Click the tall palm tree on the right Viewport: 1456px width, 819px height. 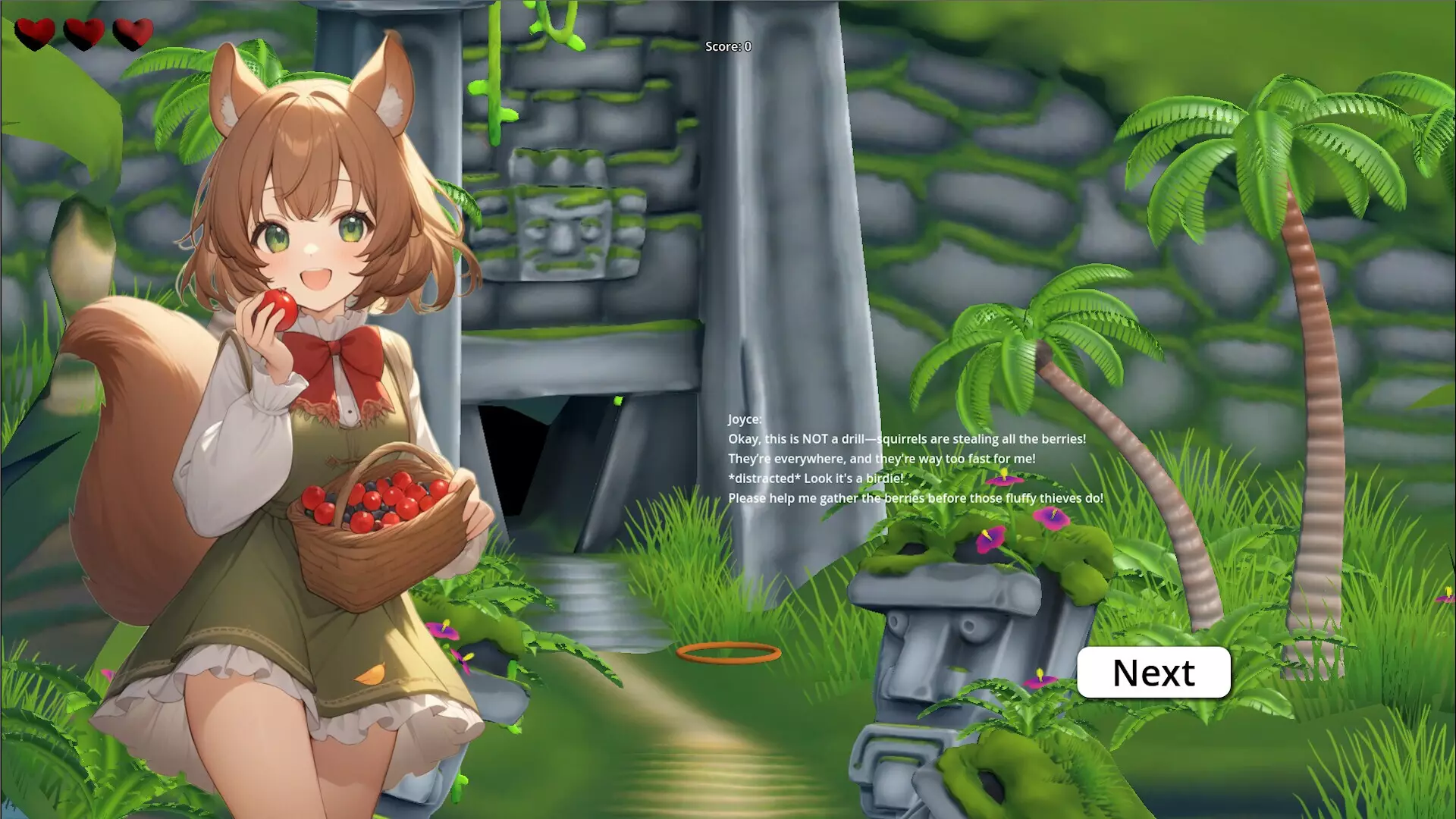pyautogui.click(x=1304, y=303)
